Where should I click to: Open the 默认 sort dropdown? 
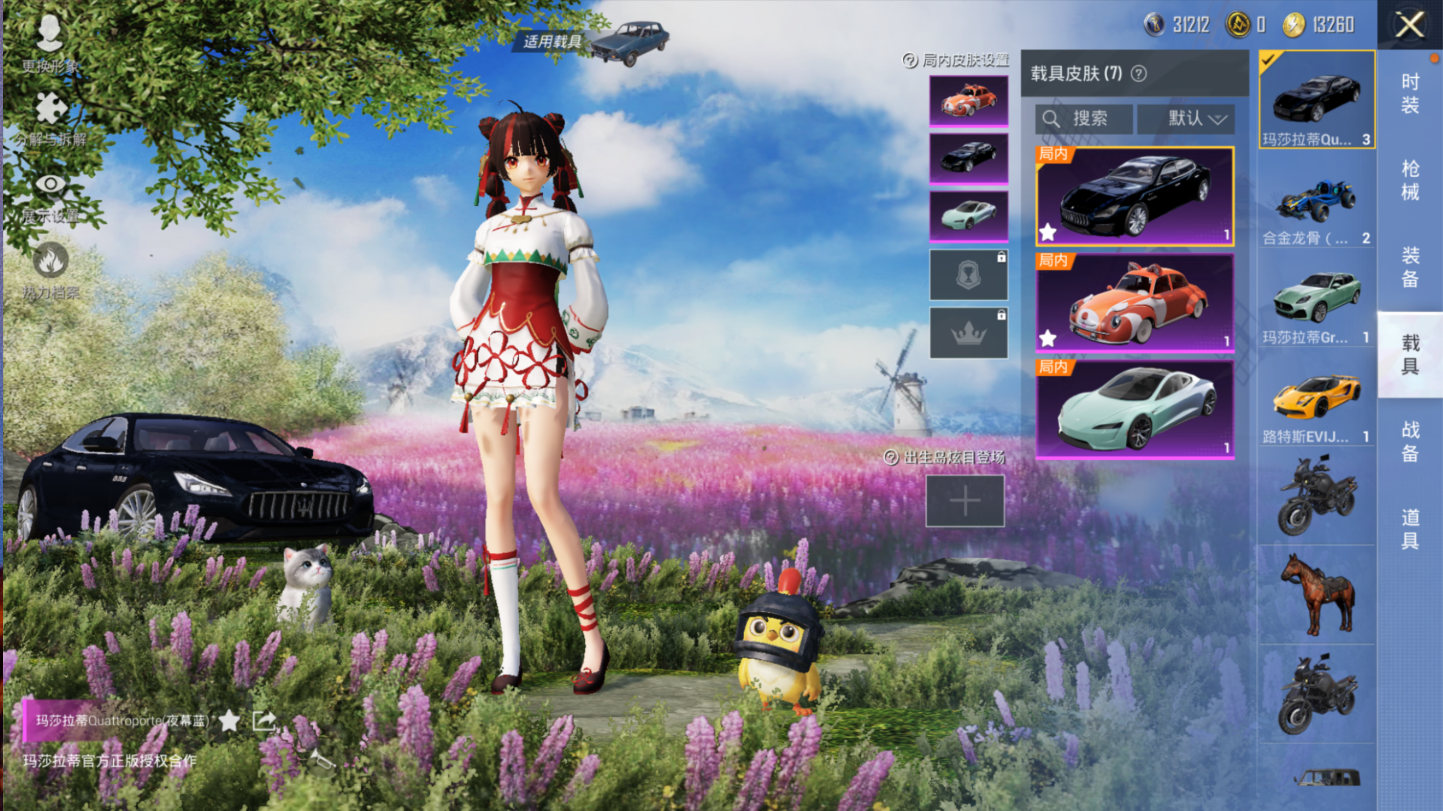point(1186,119)
